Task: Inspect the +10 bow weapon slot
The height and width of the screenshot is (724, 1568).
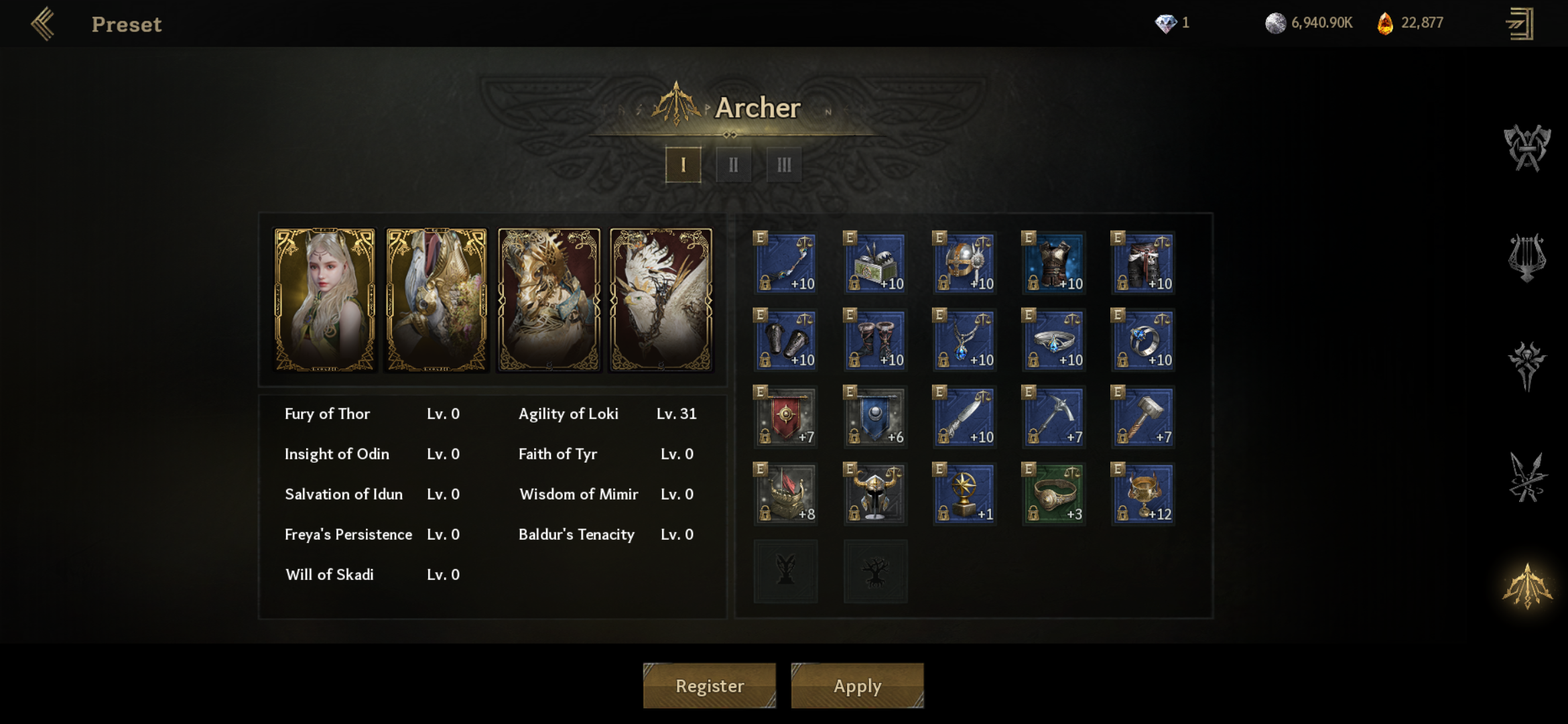Action: coord(786,263)
